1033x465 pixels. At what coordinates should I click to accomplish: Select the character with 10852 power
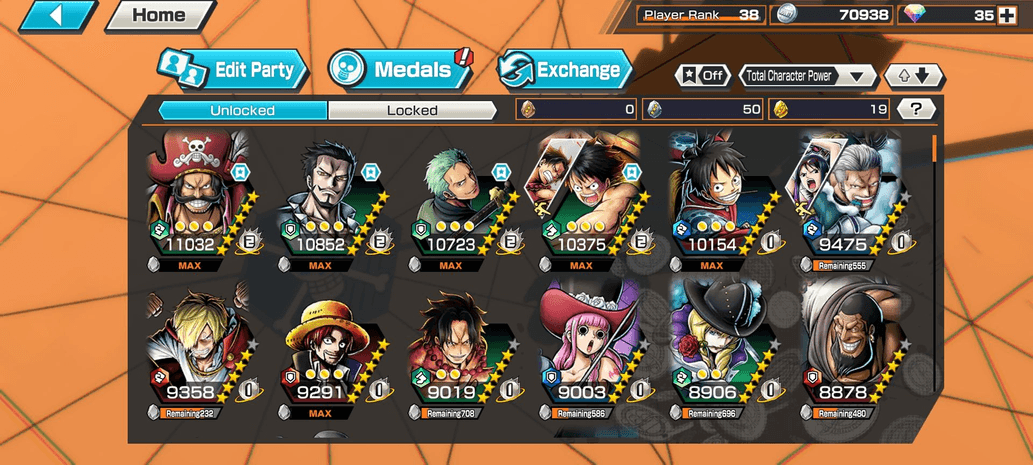tap(327, 200)
